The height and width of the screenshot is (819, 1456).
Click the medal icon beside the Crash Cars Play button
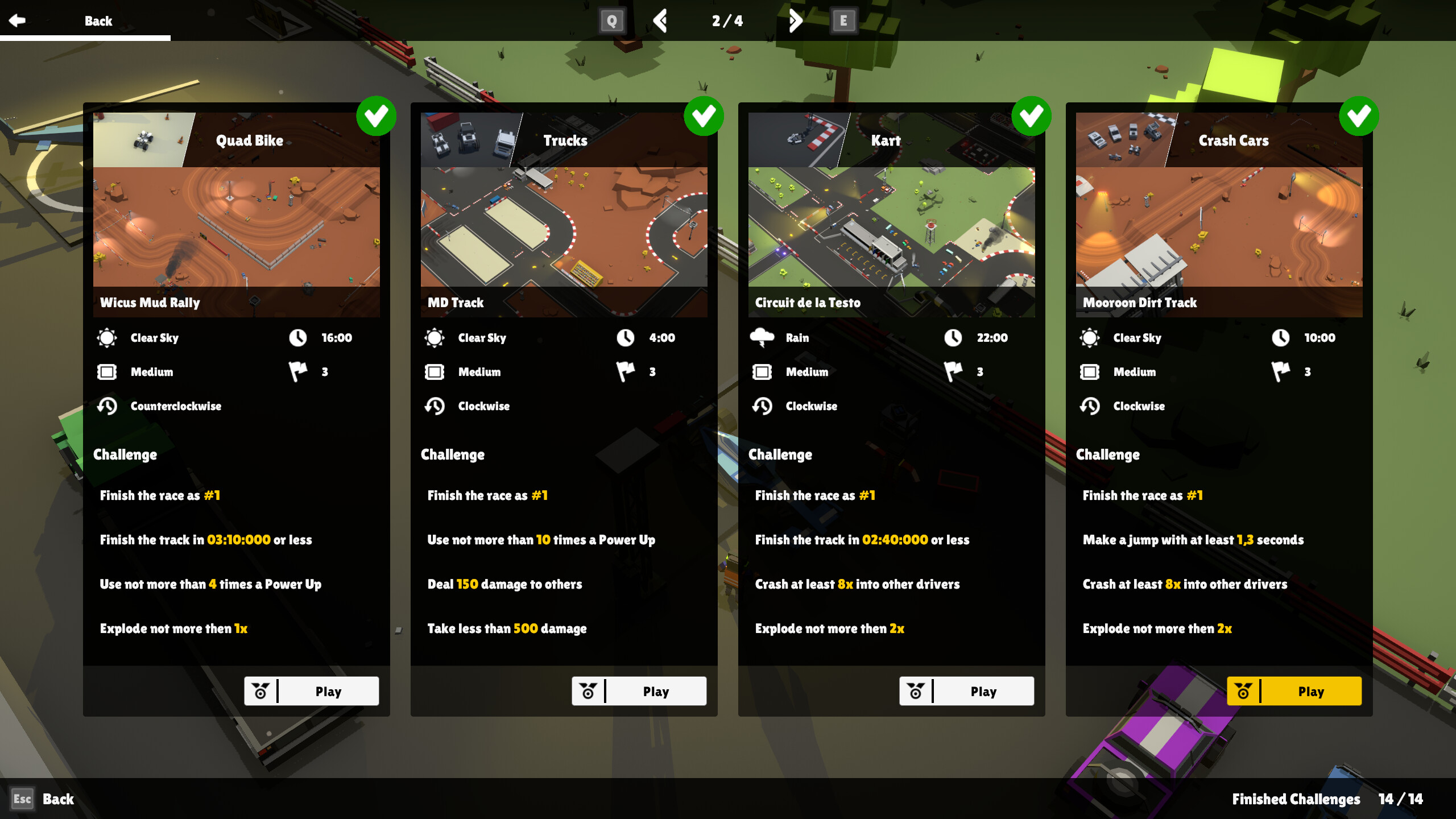(1242, 691)
